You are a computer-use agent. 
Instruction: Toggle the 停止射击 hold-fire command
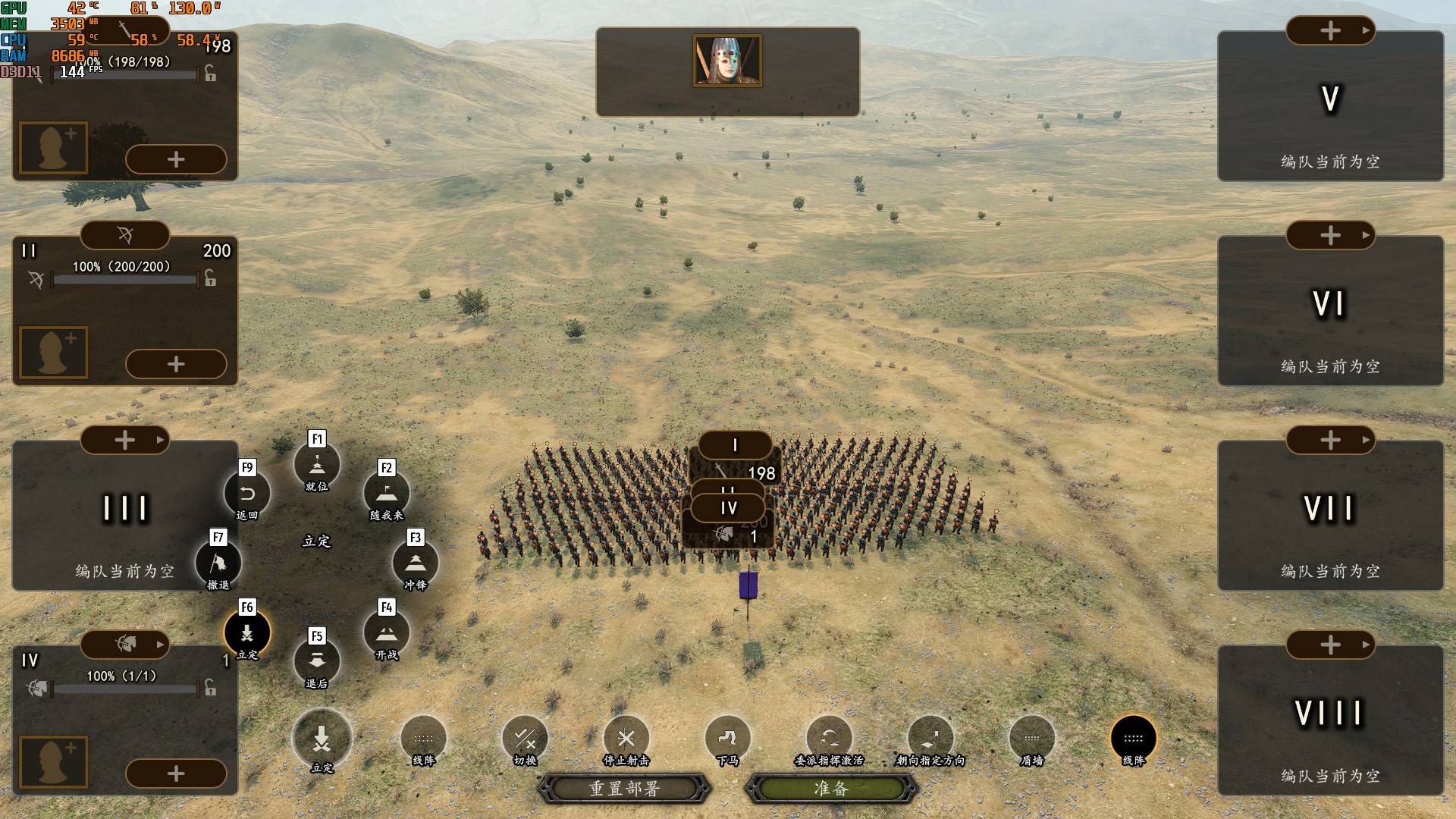coord(626,739)
